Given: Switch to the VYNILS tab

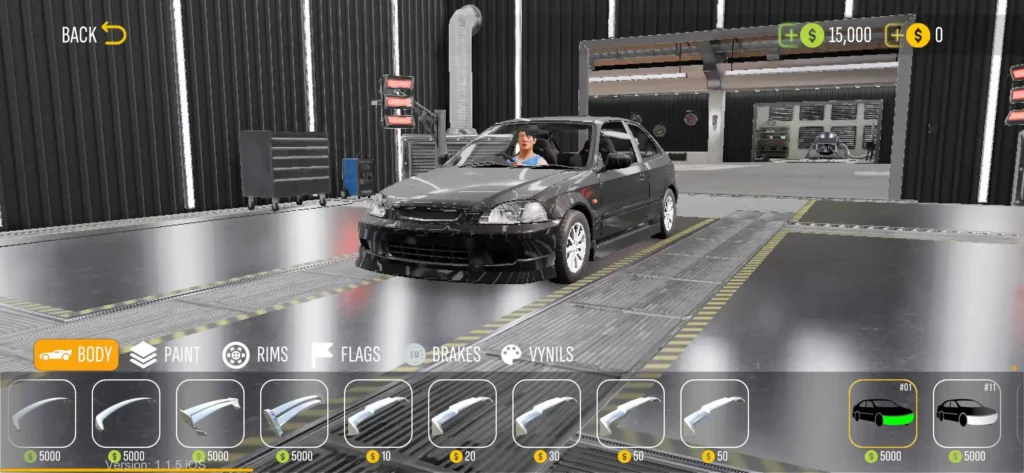Looking at the screenshot, I should (537, 355).
